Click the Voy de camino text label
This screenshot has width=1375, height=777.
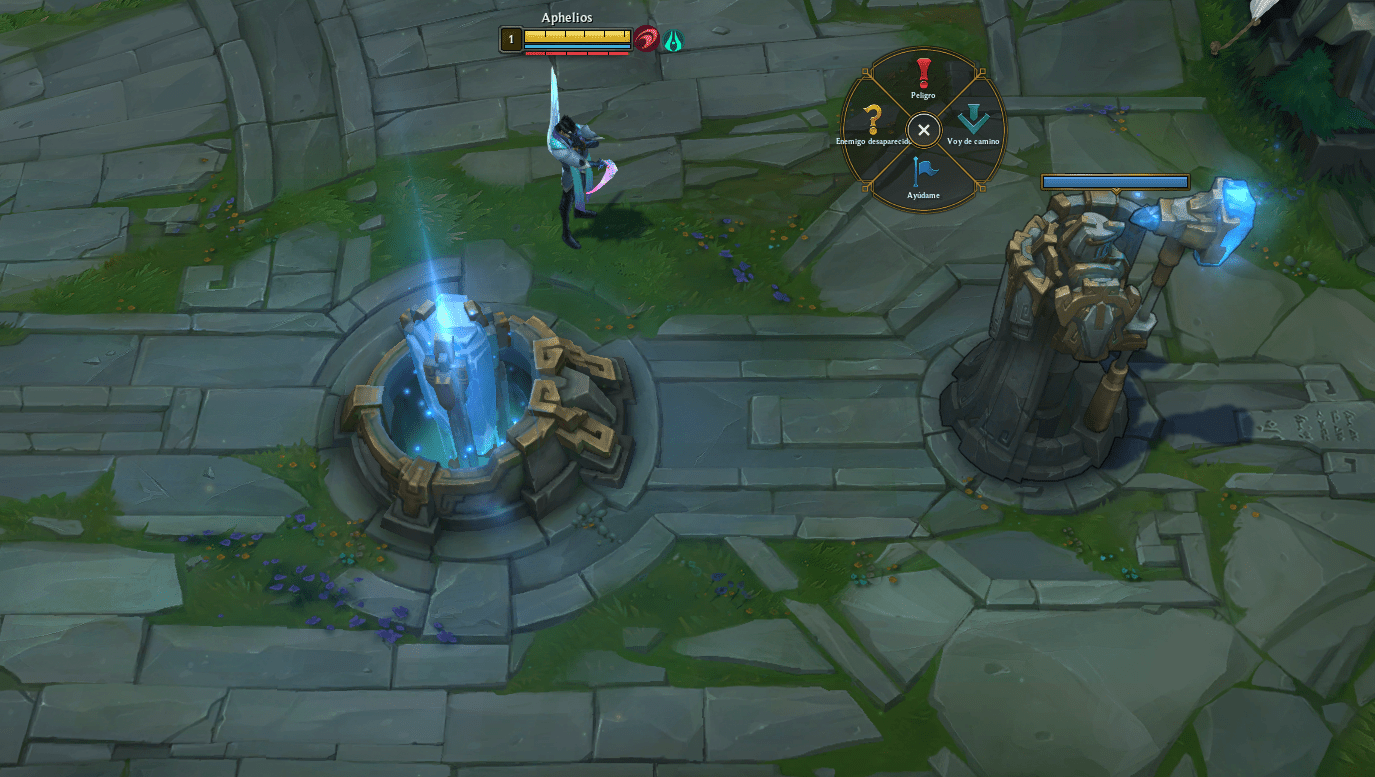click(x=975, y=142)
